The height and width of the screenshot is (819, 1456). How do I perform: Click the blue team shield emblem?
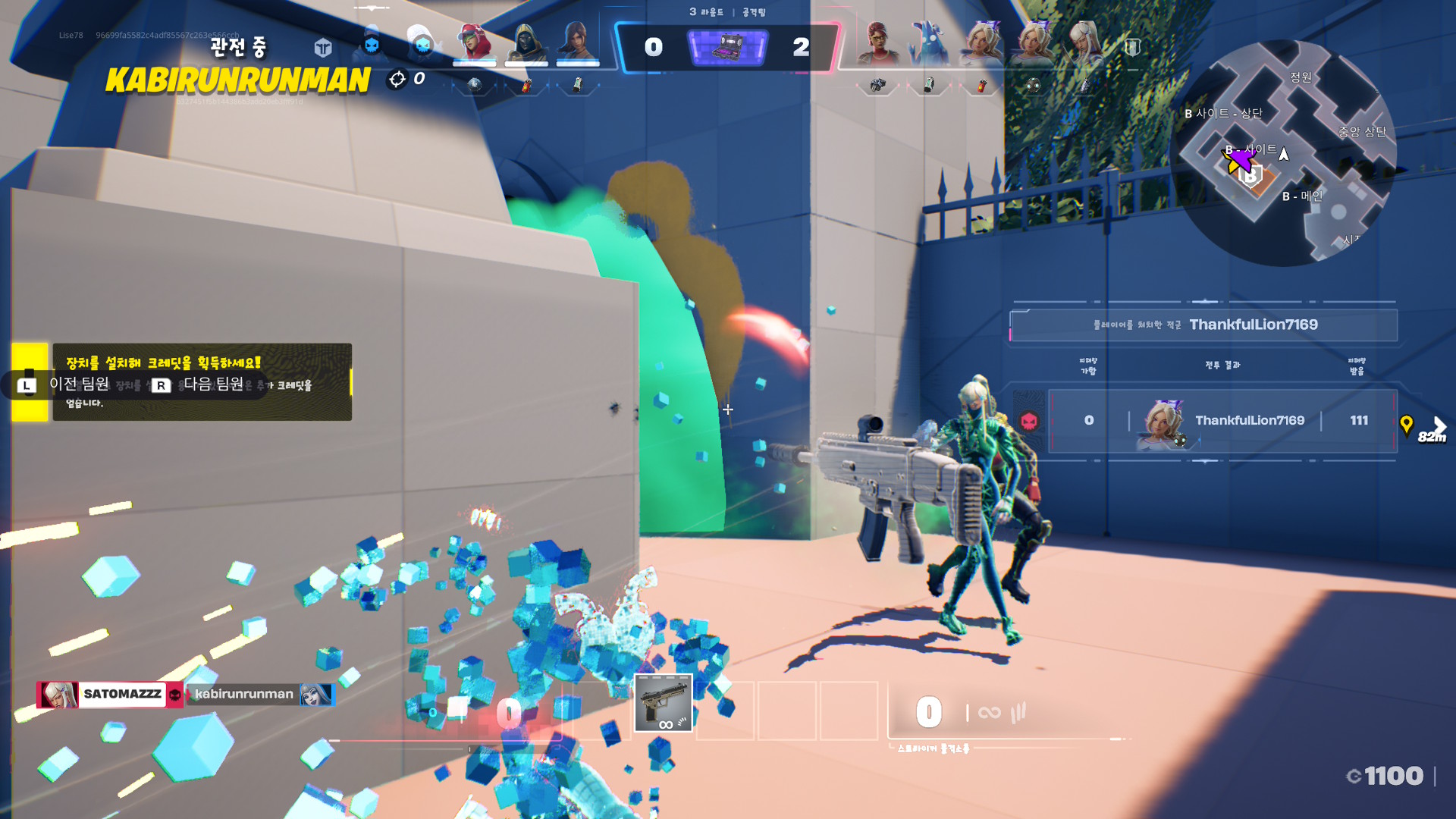[x=323, y=48]
